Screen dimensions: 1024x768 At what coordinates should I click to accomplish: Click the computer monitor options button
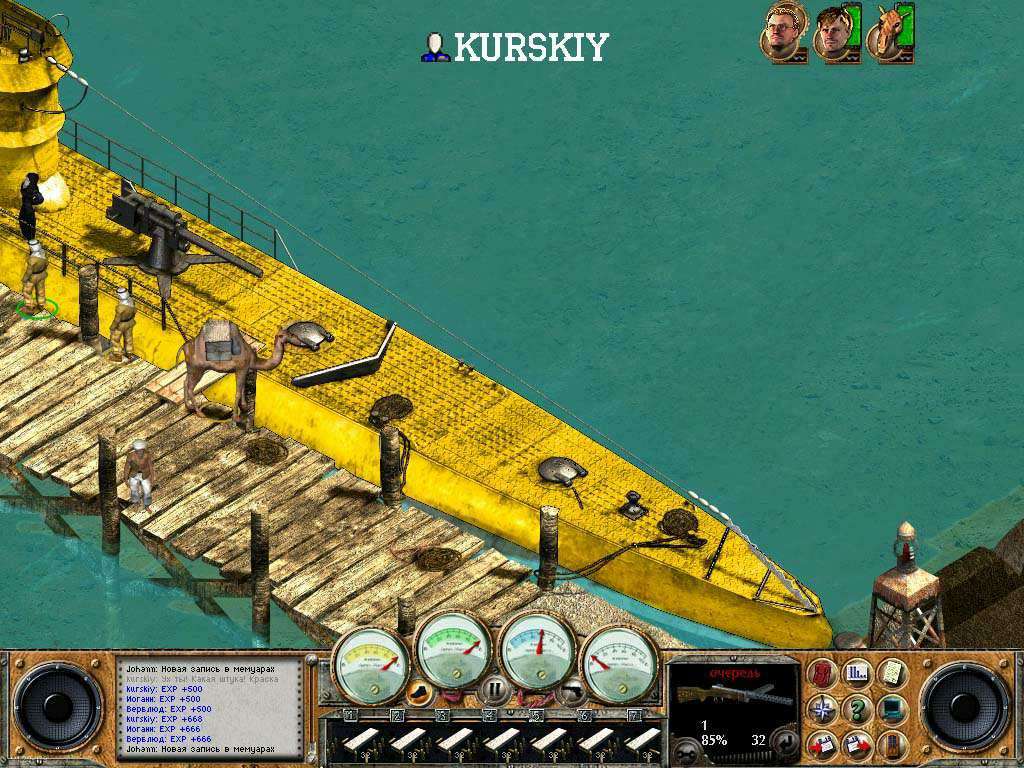(x=891, y=709)
